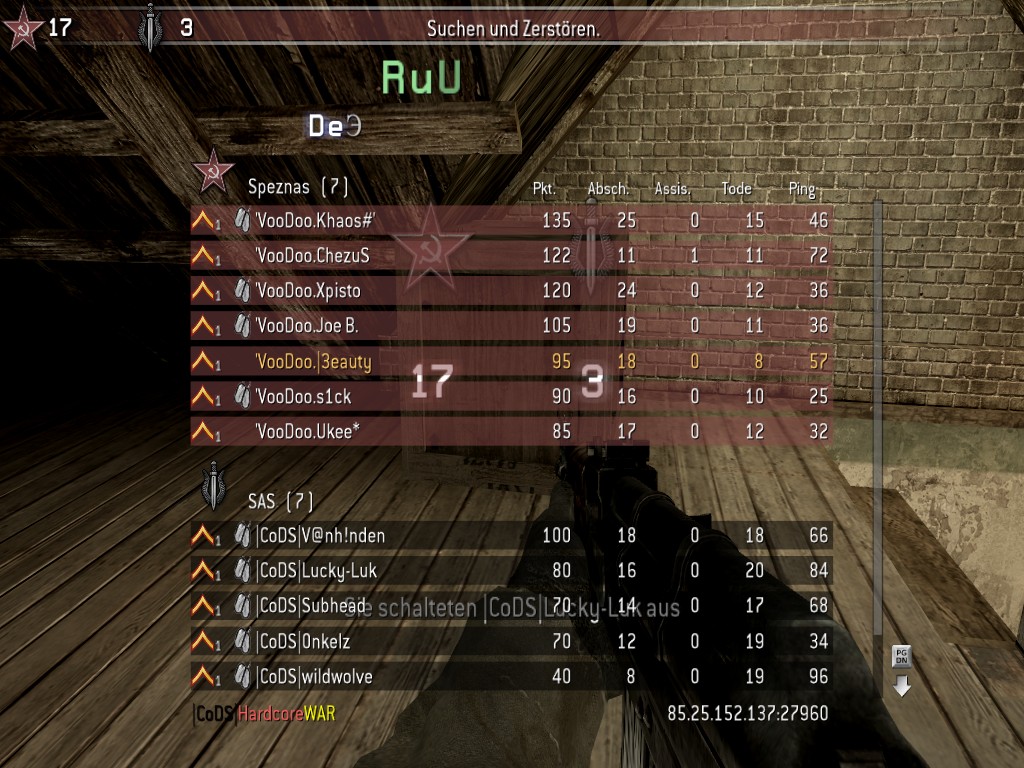Select |CoDS|Lucky-Luk in the SAS list
The height and width of the screenshot is (768, 1024).
click(511, 571)
